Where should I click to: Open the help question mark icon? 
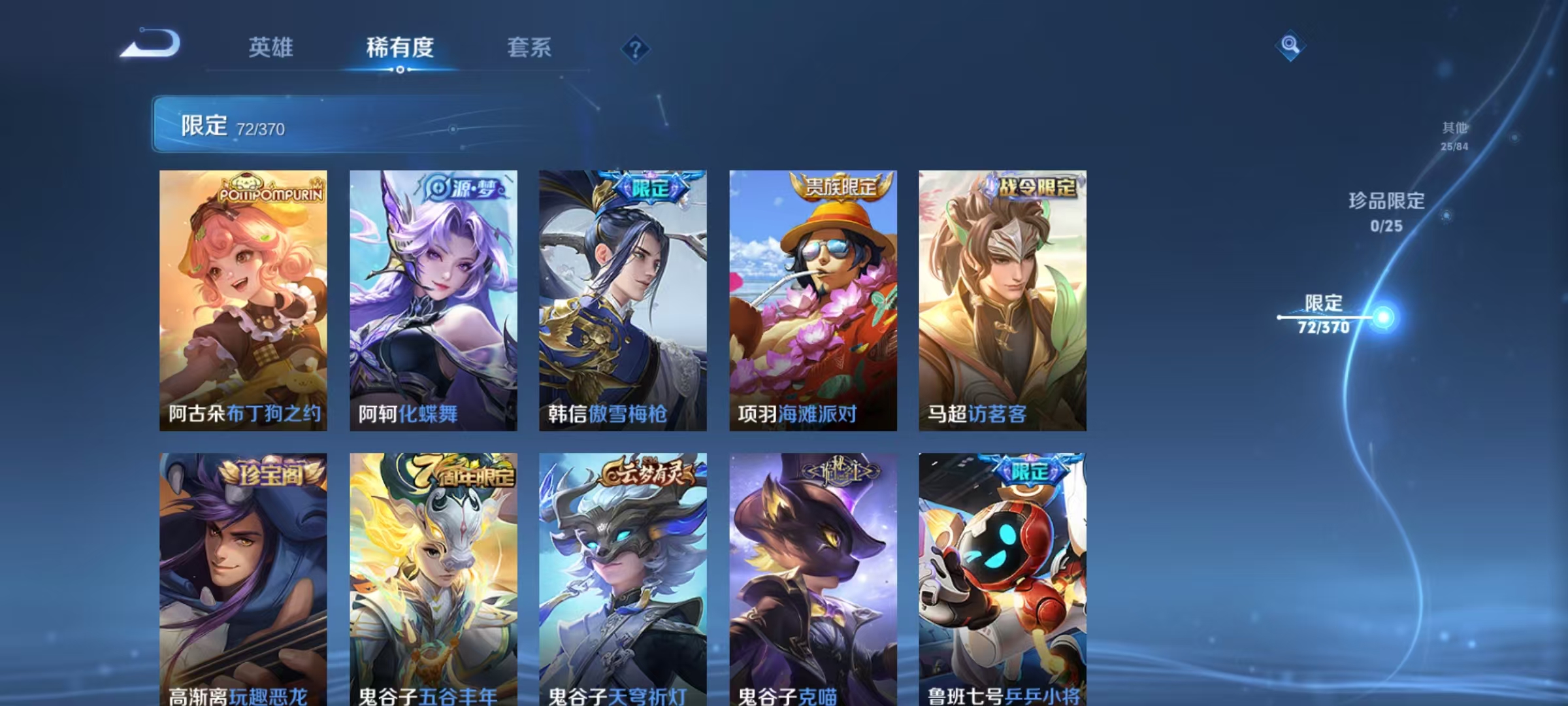click(x=635, y=48)
